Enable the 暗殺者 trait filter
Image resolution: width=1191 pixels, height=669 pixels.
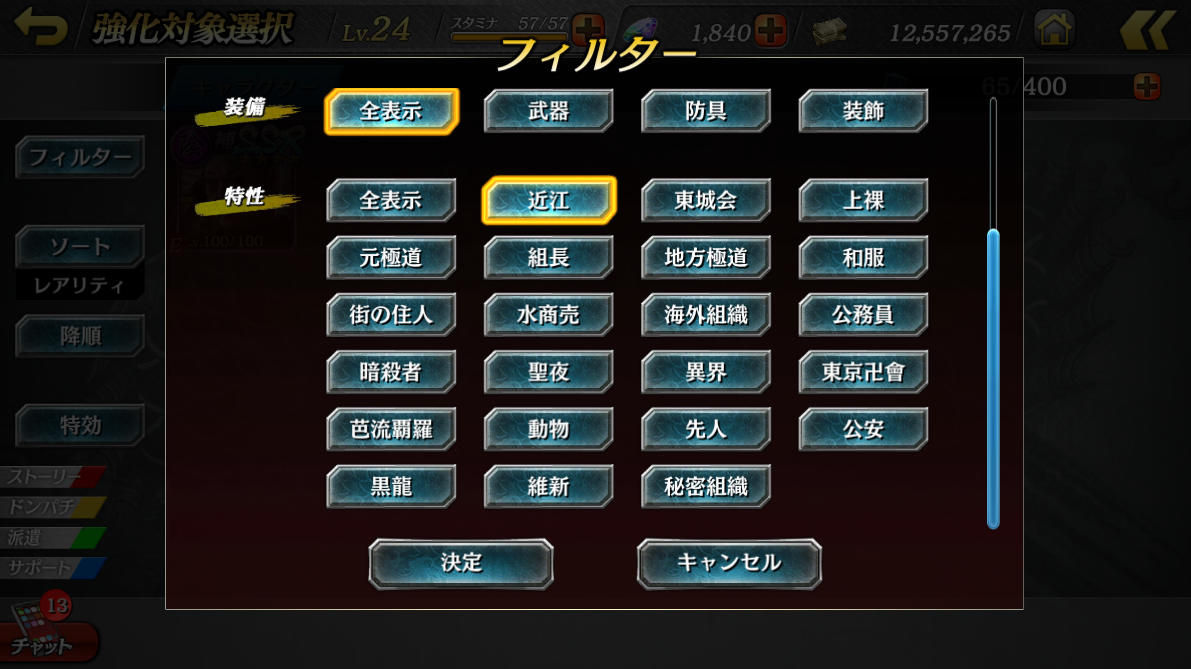pos(391,373)
